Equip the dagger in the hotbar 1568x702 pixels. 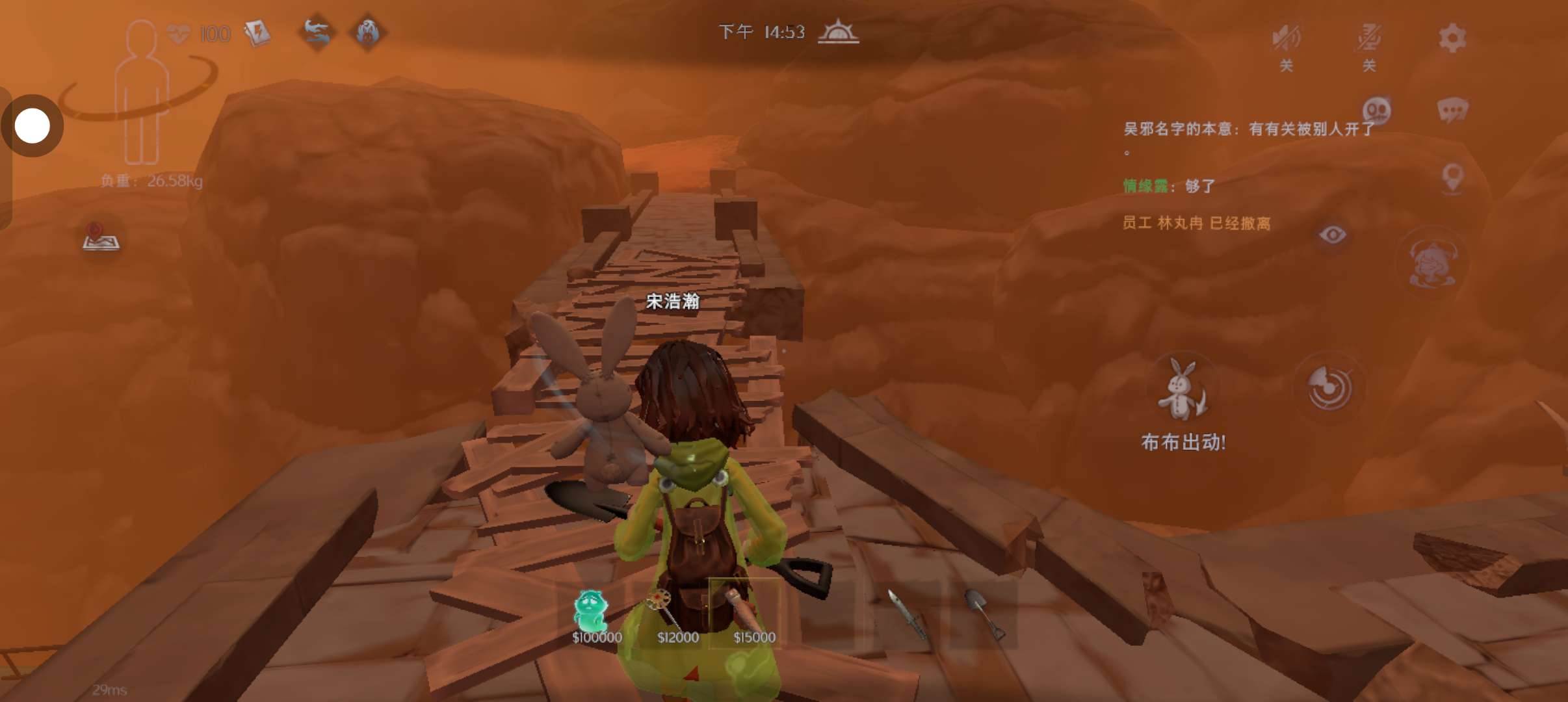pyautogui.click(x=906, y=614)
